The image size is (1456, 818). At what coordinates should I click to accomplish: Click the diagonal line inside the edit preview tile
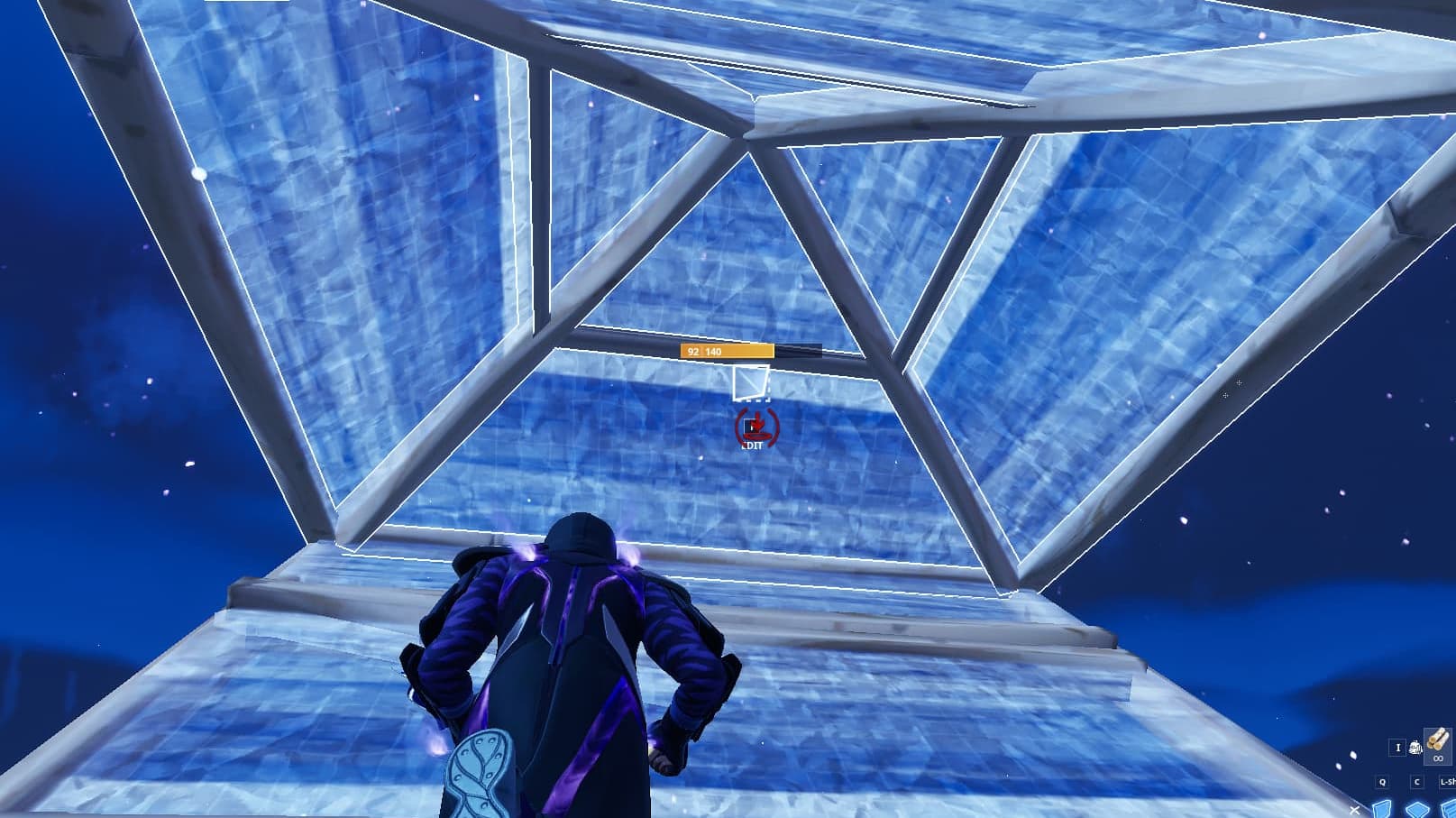click(x=751, y=381)
